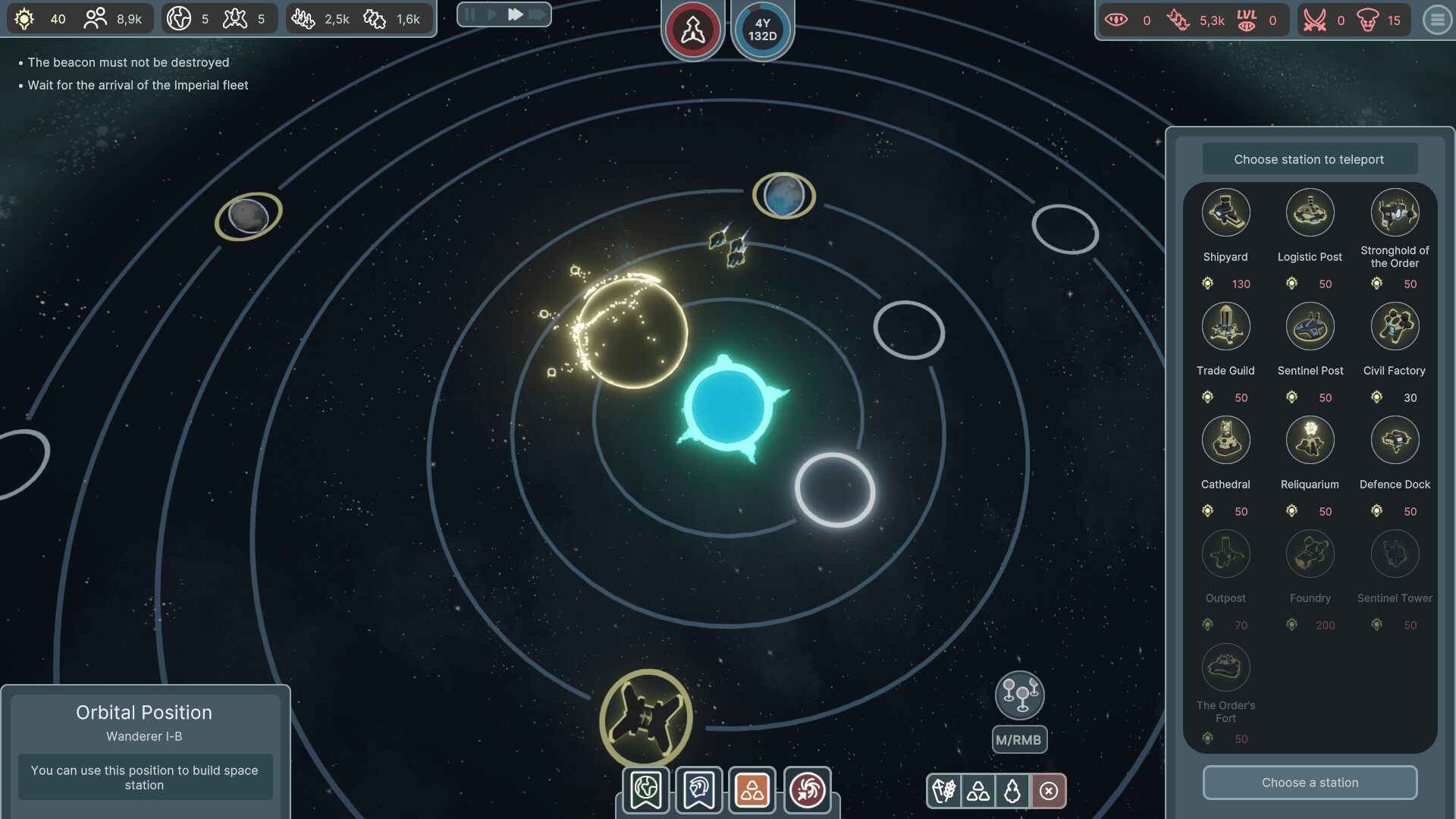This screenshot has width=1456, height=819.
Task: Set game speed to double-arrow fast forward
Action: pos(515,14)
